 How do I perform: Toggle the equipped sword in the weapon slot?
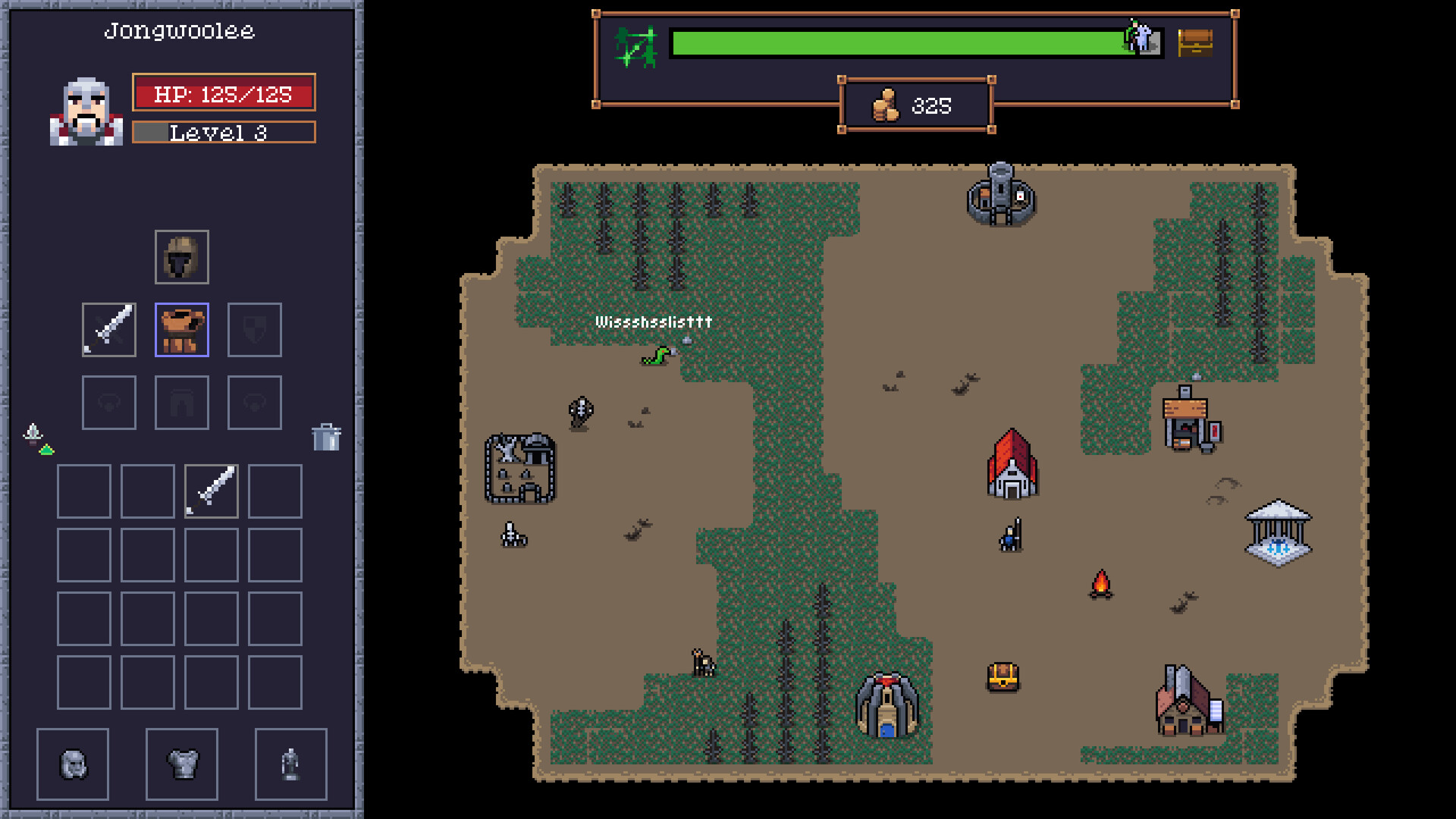click(108, 329)
